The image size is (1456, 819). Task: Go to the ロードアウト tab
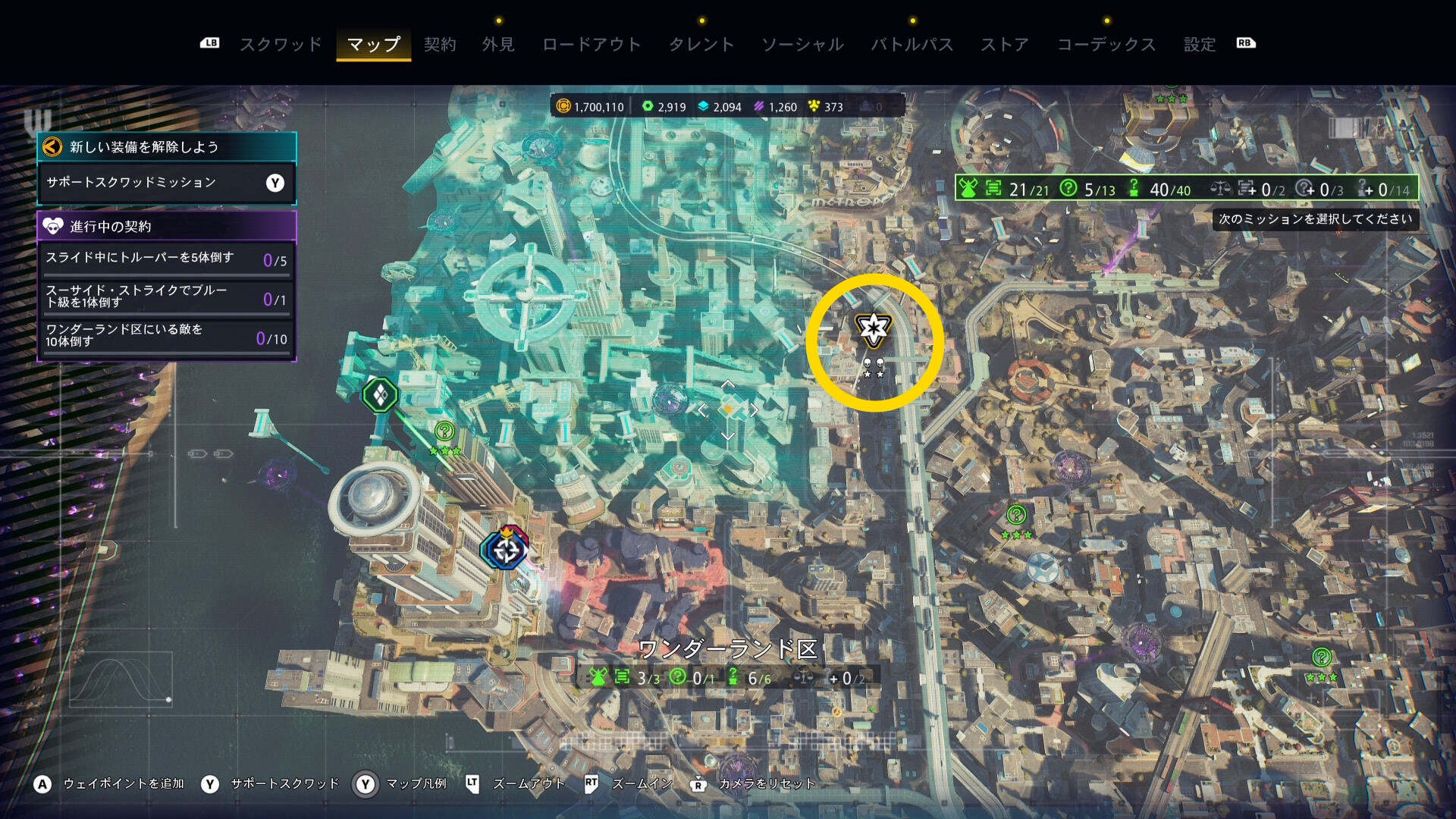(x=591, y=45)
